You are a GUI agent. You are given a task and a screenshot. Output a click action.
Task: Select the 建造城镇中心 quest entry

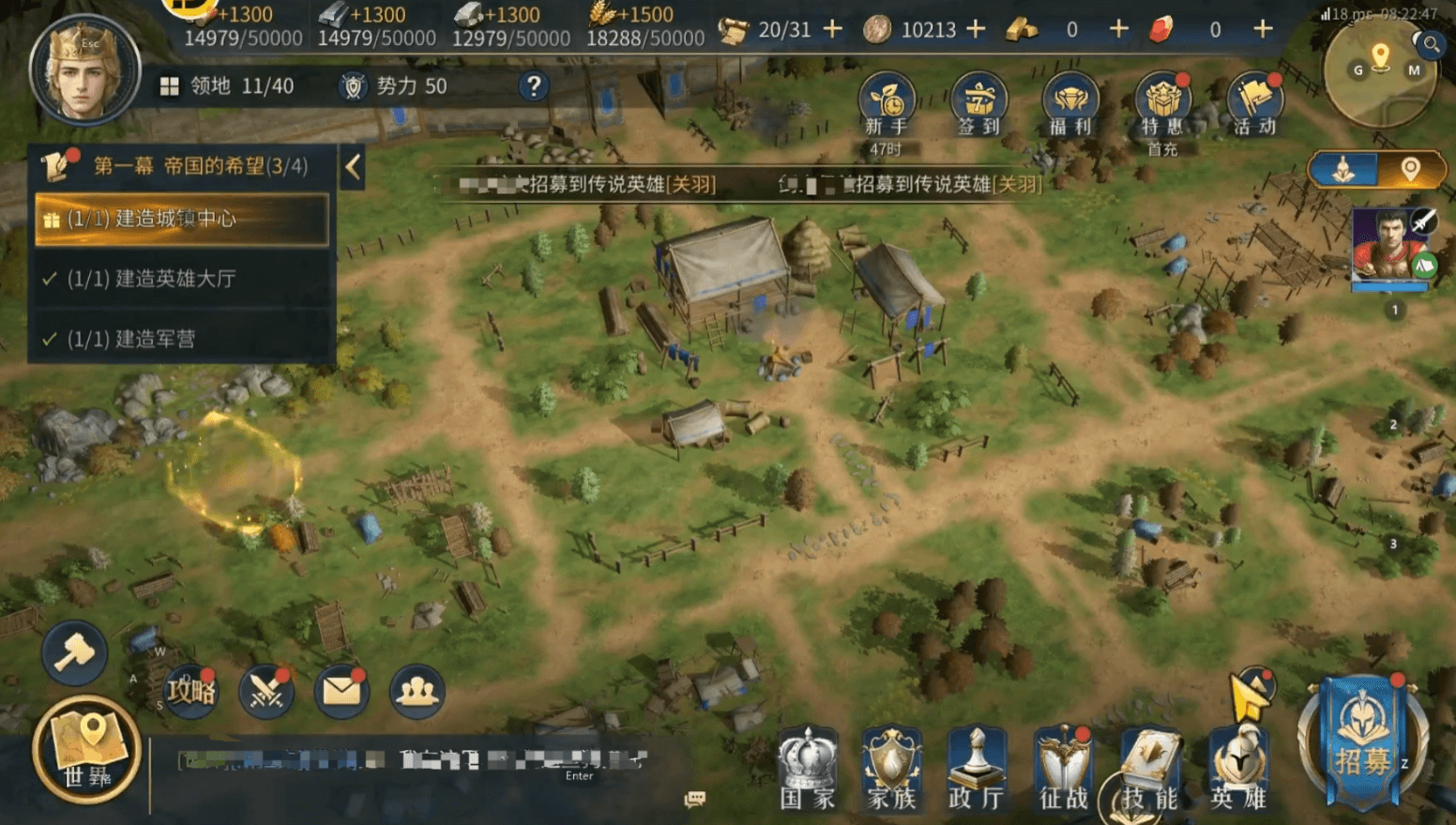click(182, 220)
